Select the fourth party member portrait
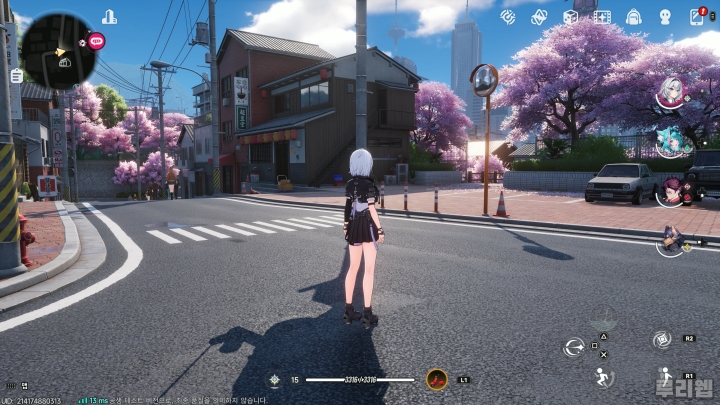720x405 pixels. coord(672,238)
